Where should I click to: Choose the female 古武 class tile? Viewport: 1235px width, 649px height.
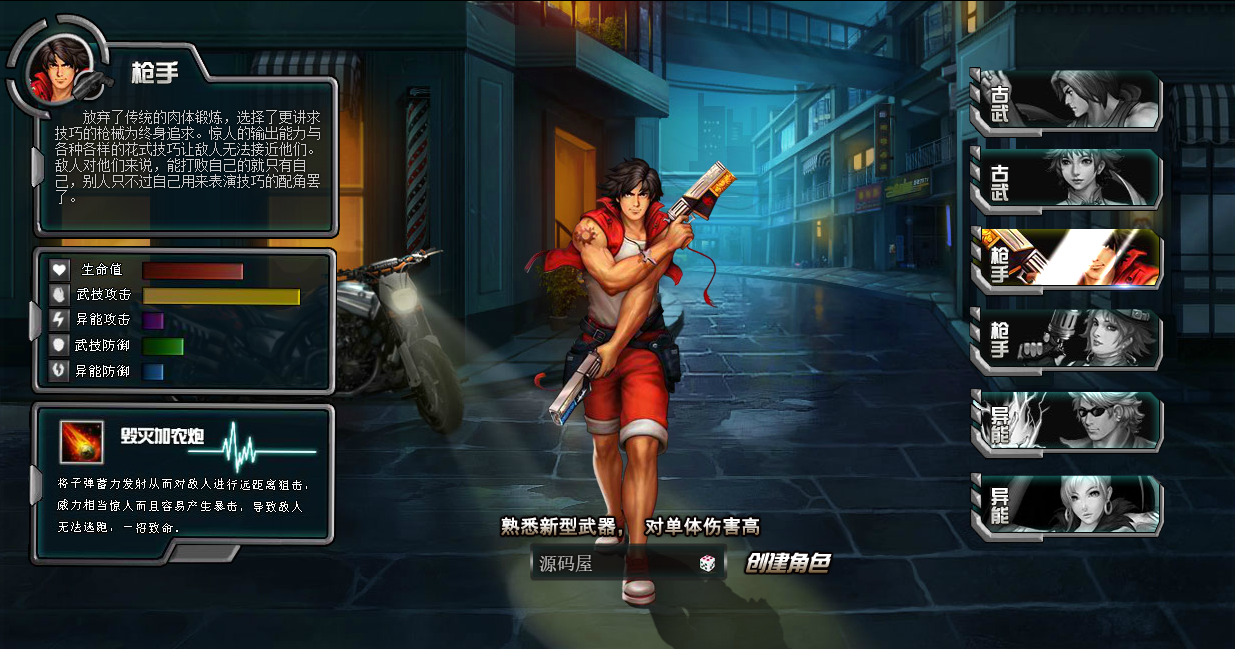(x=1068, y=180)
